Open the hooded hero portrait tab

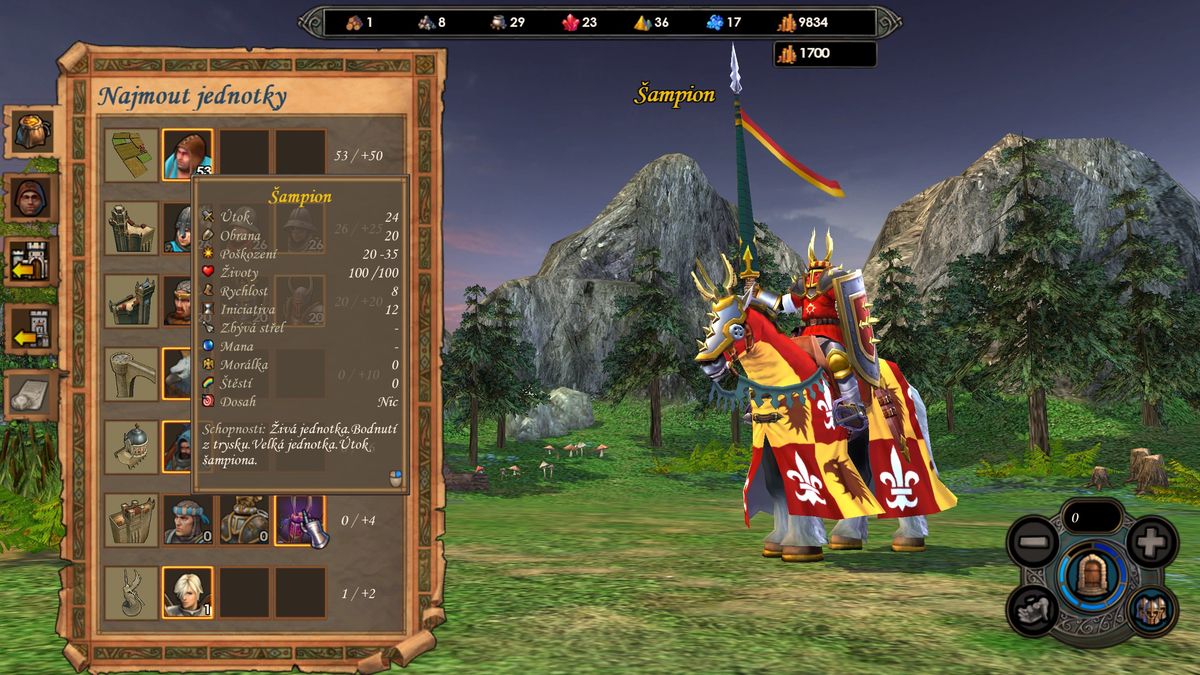31,198
